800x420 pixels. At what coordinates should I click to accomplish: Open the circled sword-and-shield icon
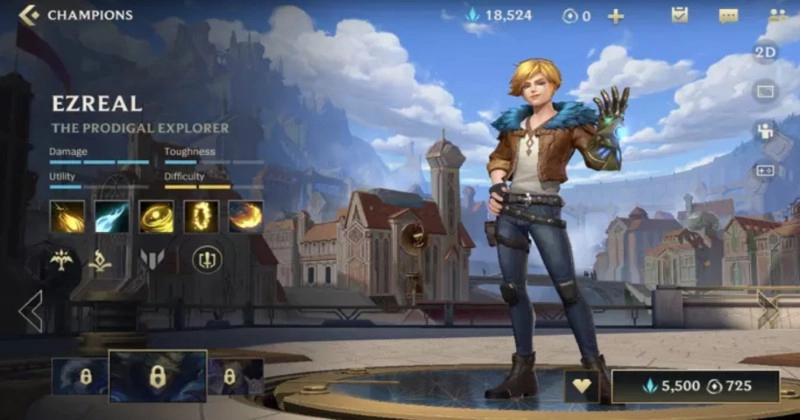pyautogui.click(x=207, y=261)
